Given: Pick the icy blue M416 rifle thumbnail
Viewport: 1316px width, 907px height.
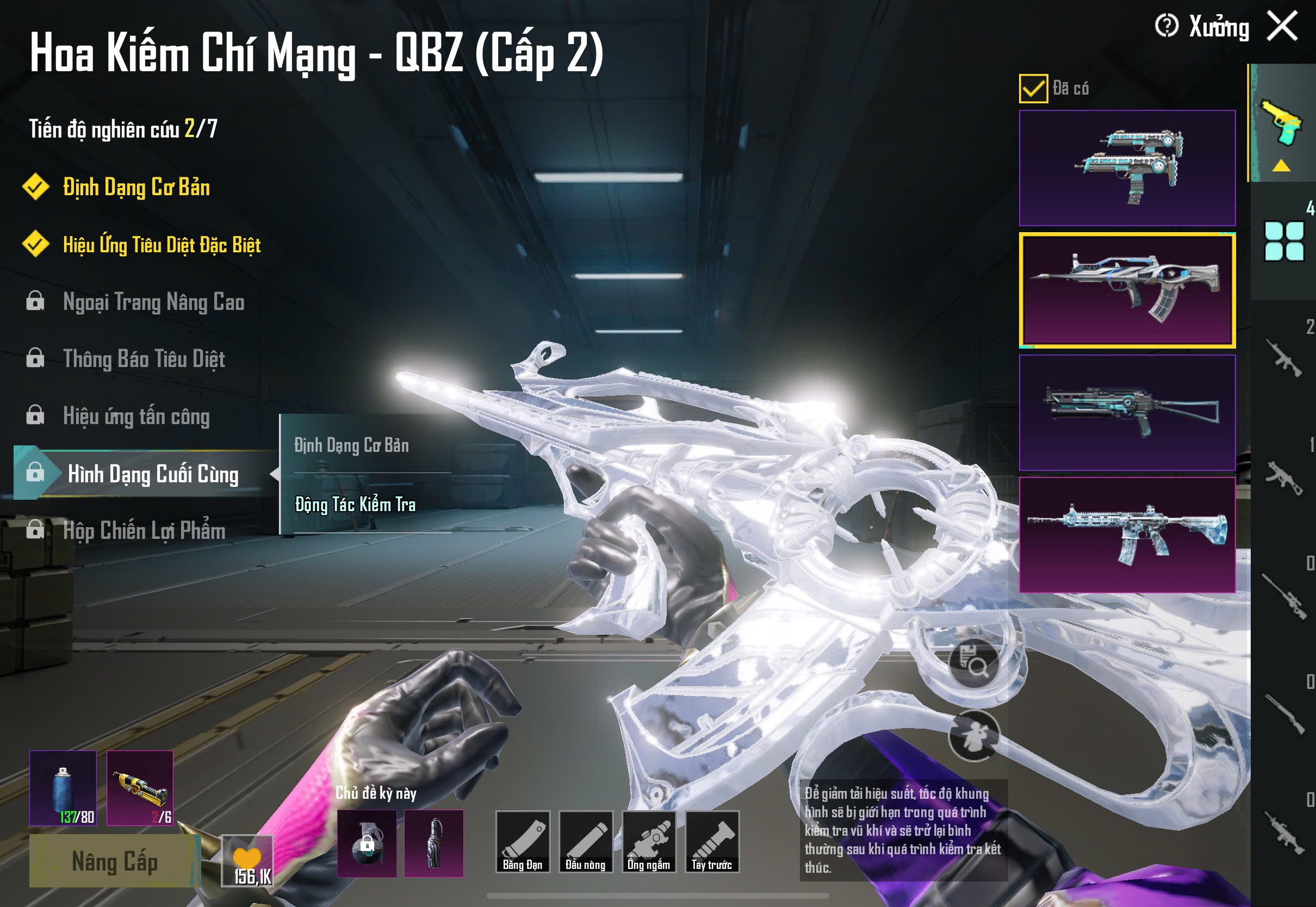Looking at the screenshot, I should 1127,535.
